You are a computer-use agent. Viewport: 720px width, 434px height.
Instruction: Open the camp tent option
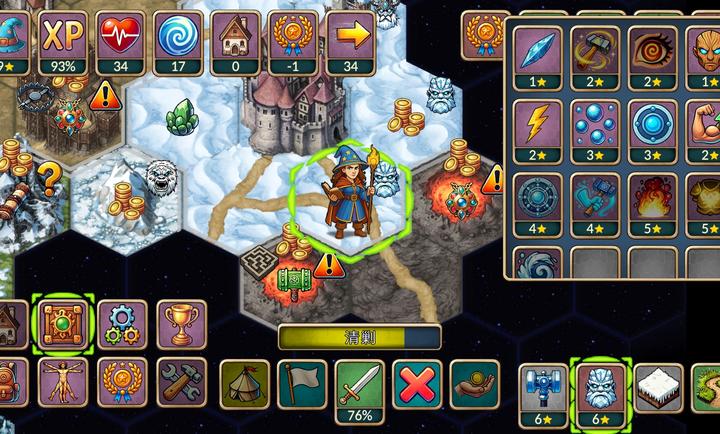click(x=244, y=384)
